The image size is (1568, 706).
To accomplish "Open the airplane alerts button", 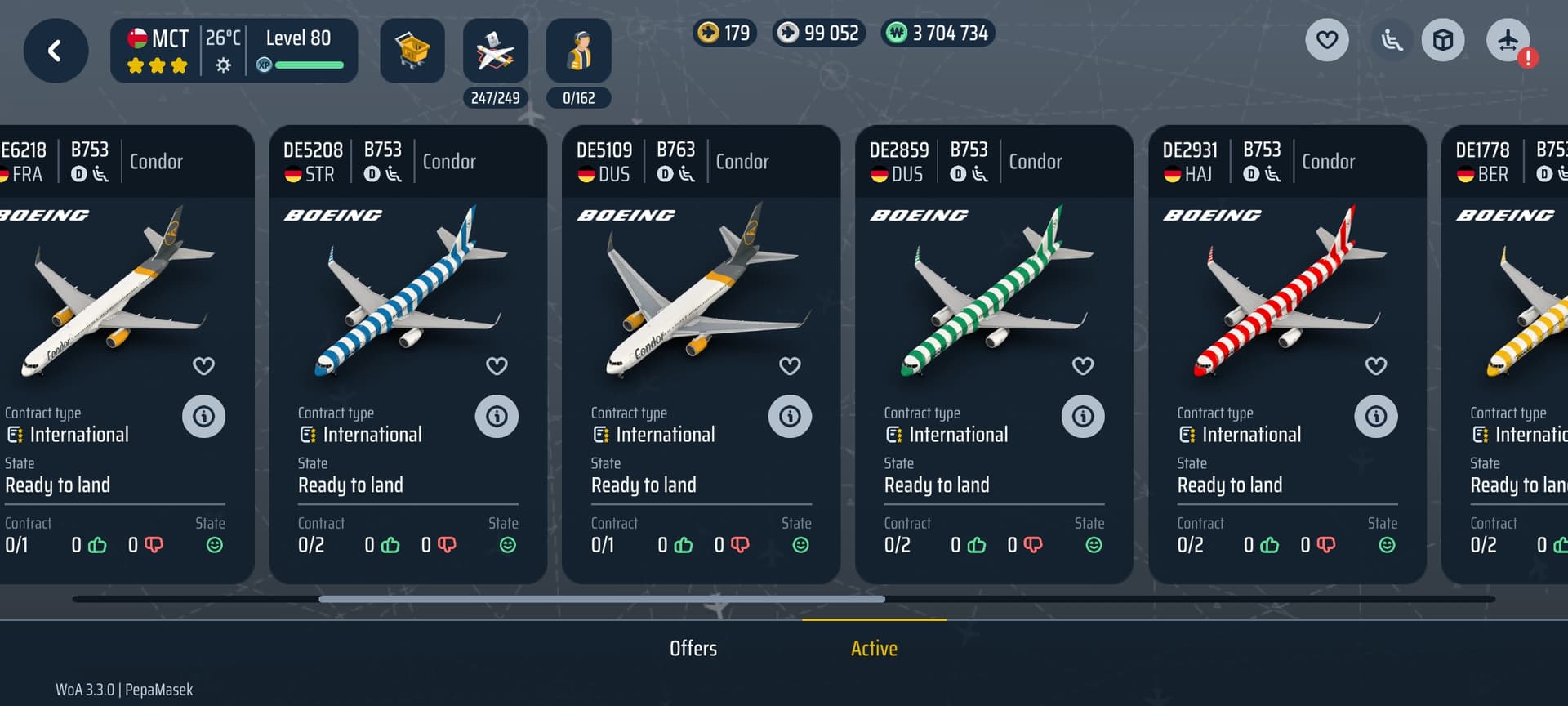I will tap(1508, 40).
